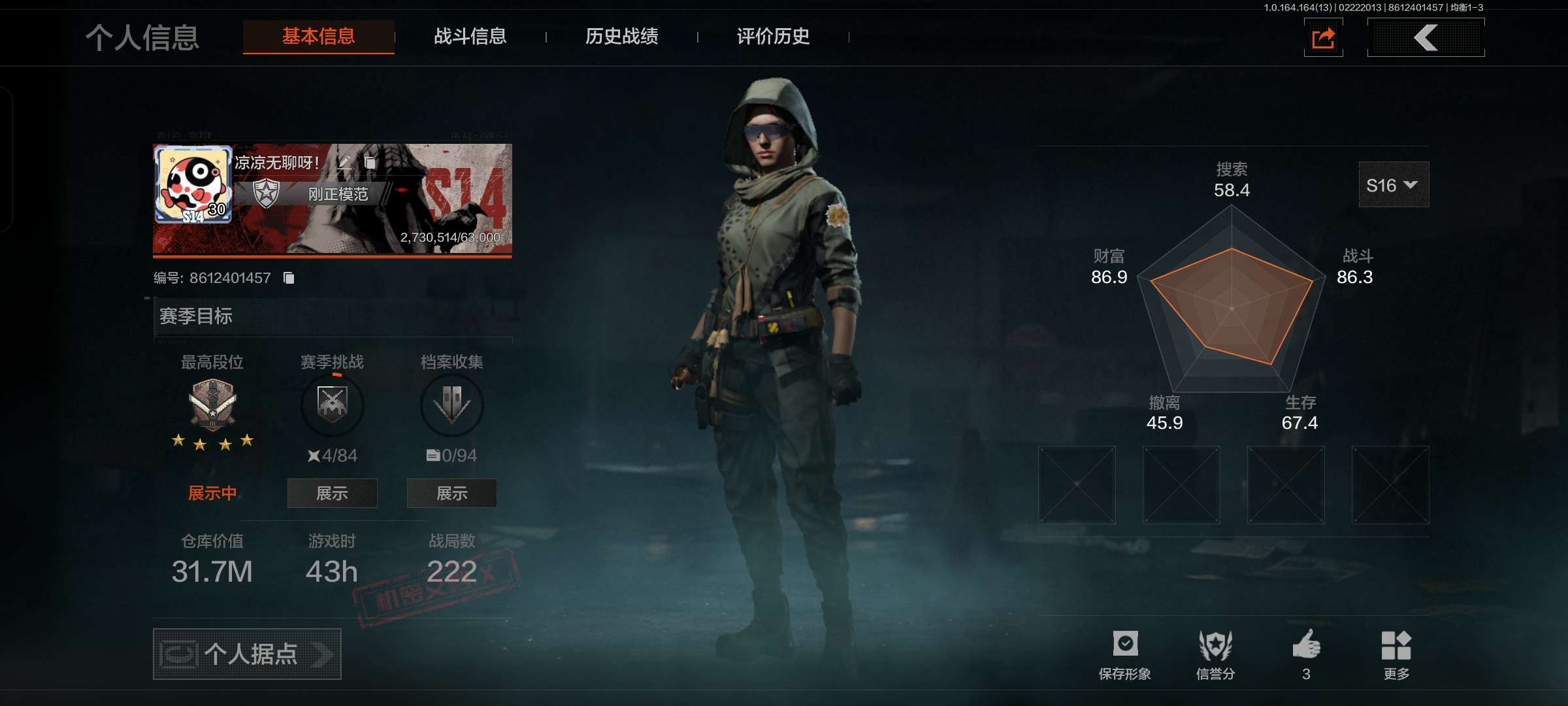This screenshot has width=1568, height=706.
Task: Click the 档案收集 archive badge icon
Action: [x=452, y=405]
